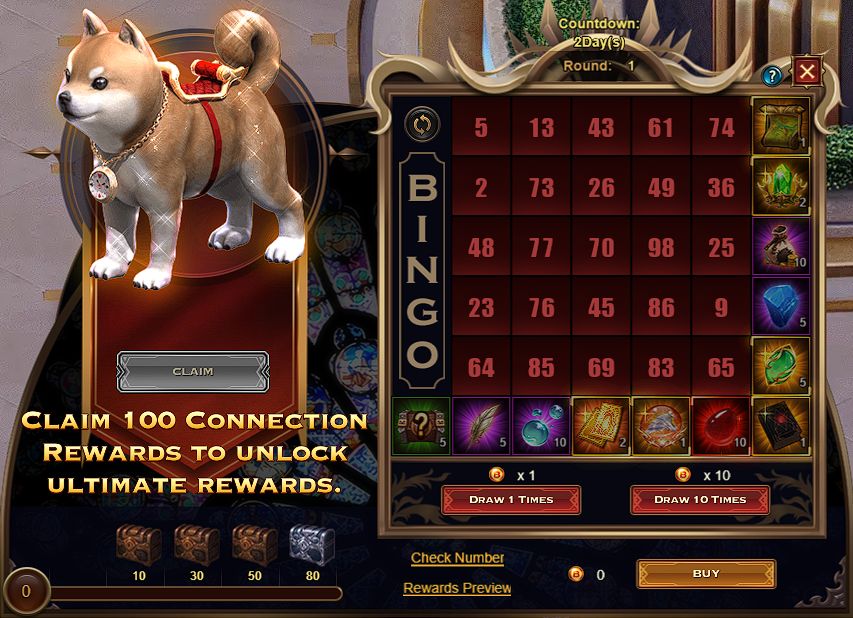Activate the Draw 10 Times button
Viewport: 853px width, 618px height.
click(700, 499)
